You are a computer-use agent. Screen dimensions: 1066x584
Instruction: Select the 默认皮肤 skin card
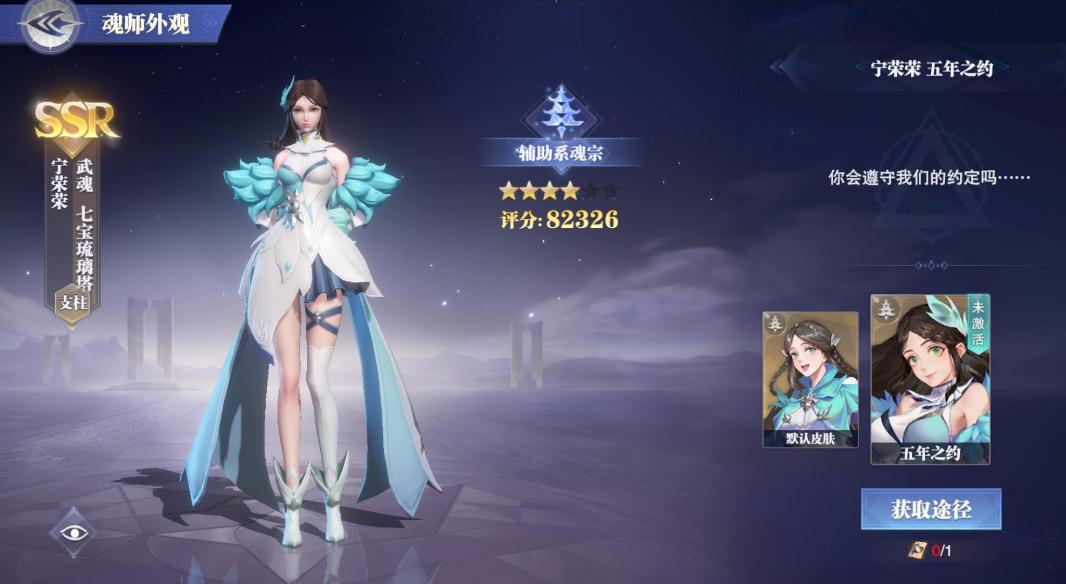(x=810, y=379)
